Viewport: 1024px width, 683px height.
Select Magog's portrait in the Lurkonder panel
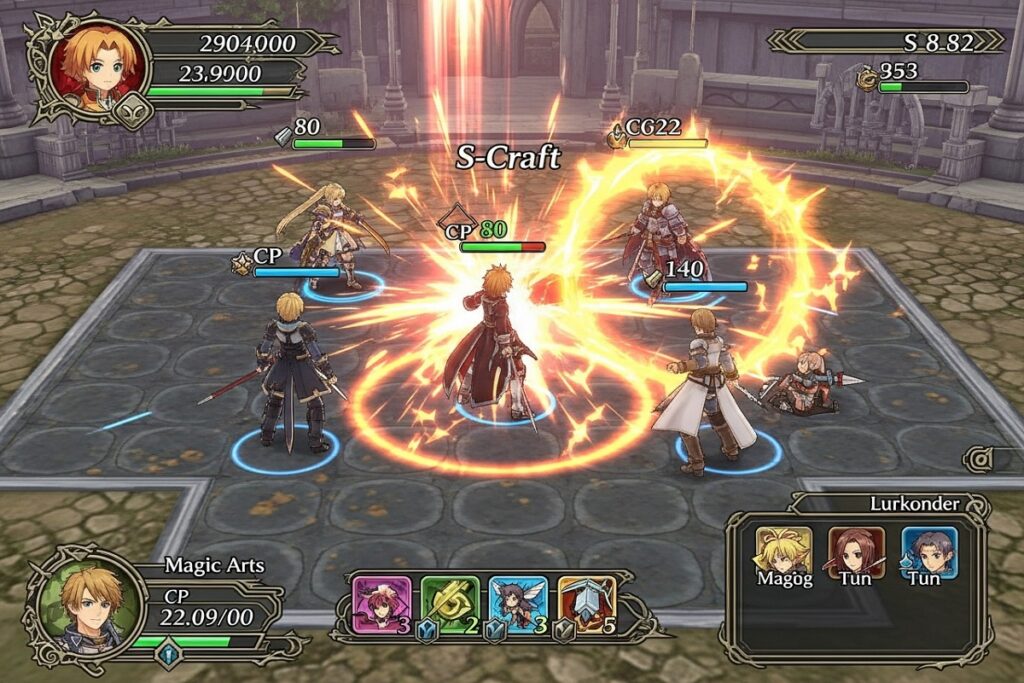tap(783, 550)
